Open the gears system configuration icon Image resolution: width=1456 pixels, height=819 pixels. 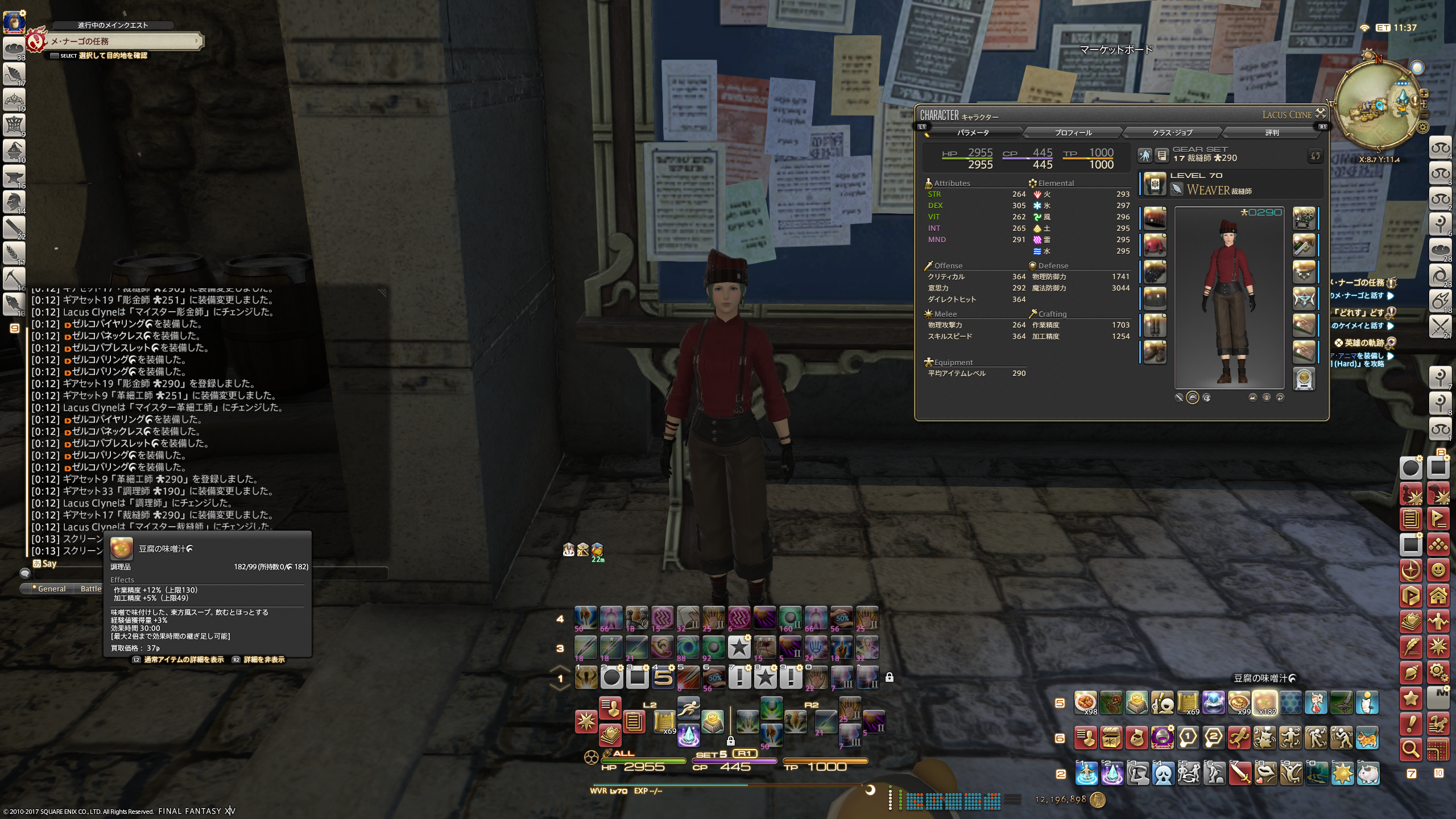click(x=1438, y=672)
